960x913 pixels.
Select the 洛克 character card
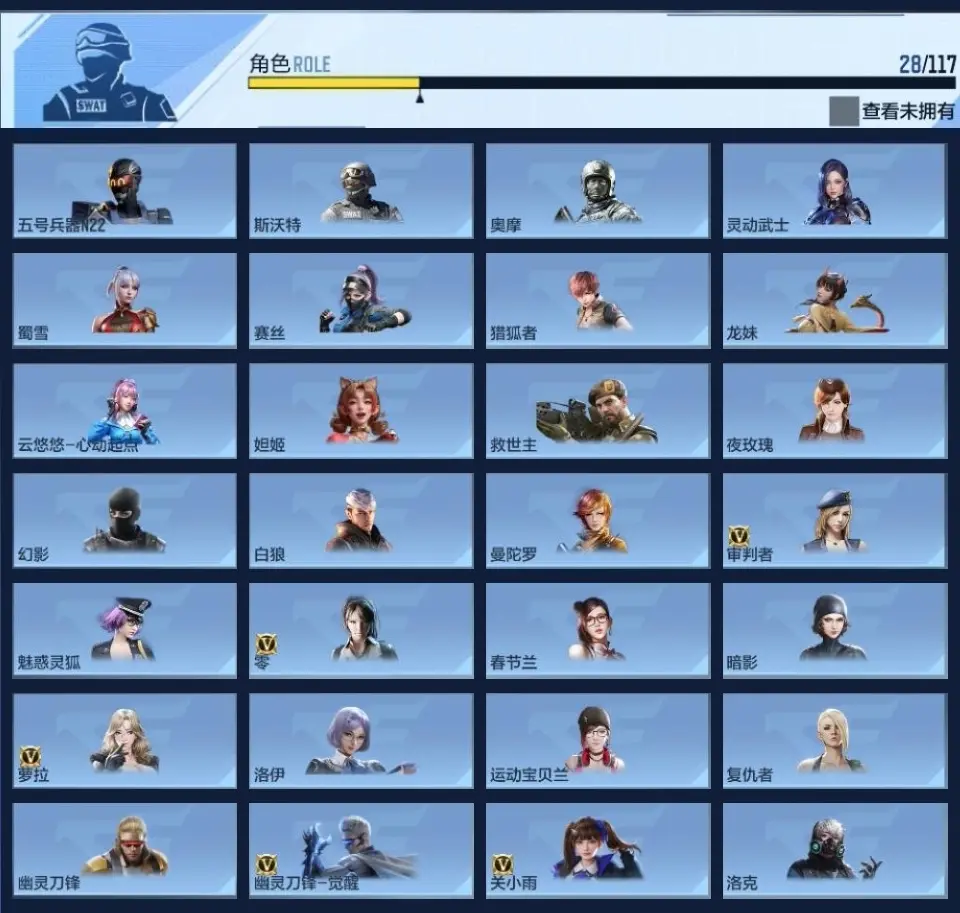coord(835,850)
